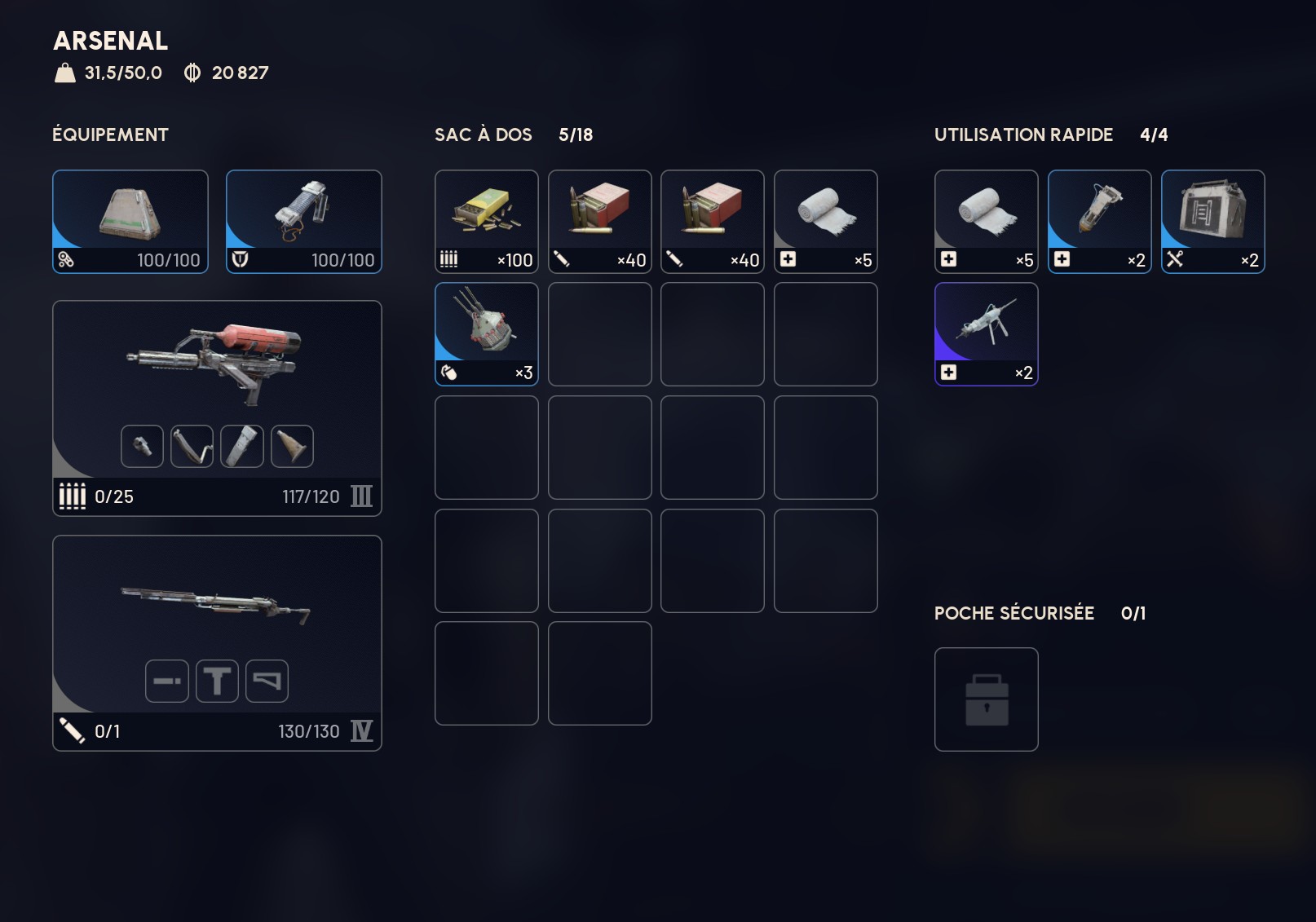Click the stim syringe ×2 quick-use item
Image resolution: width=1316 pixels, height=922 pixels.
[1099, 221]
